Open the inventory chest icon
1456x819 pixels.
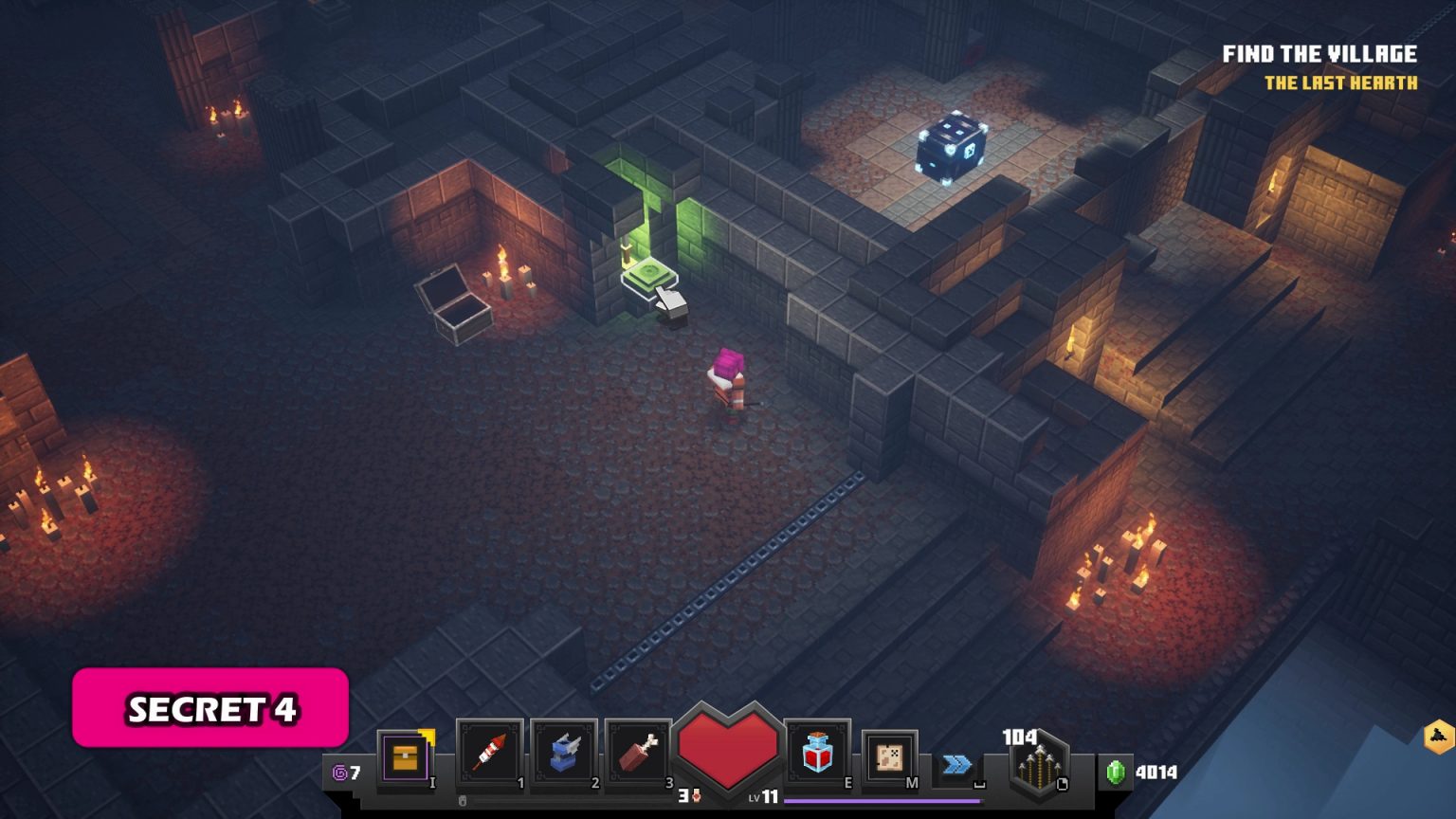coord(406,757)
